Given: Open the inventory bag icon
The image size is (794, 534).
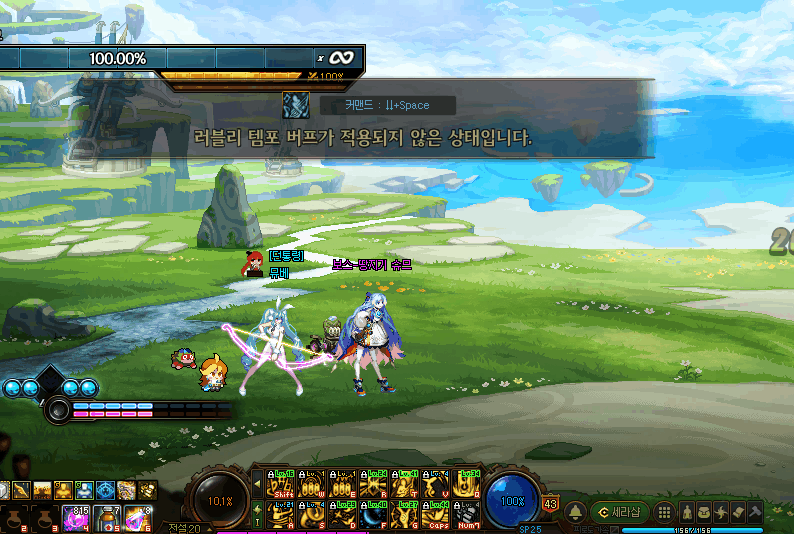Looking at the screenshot, I should 704,512.
